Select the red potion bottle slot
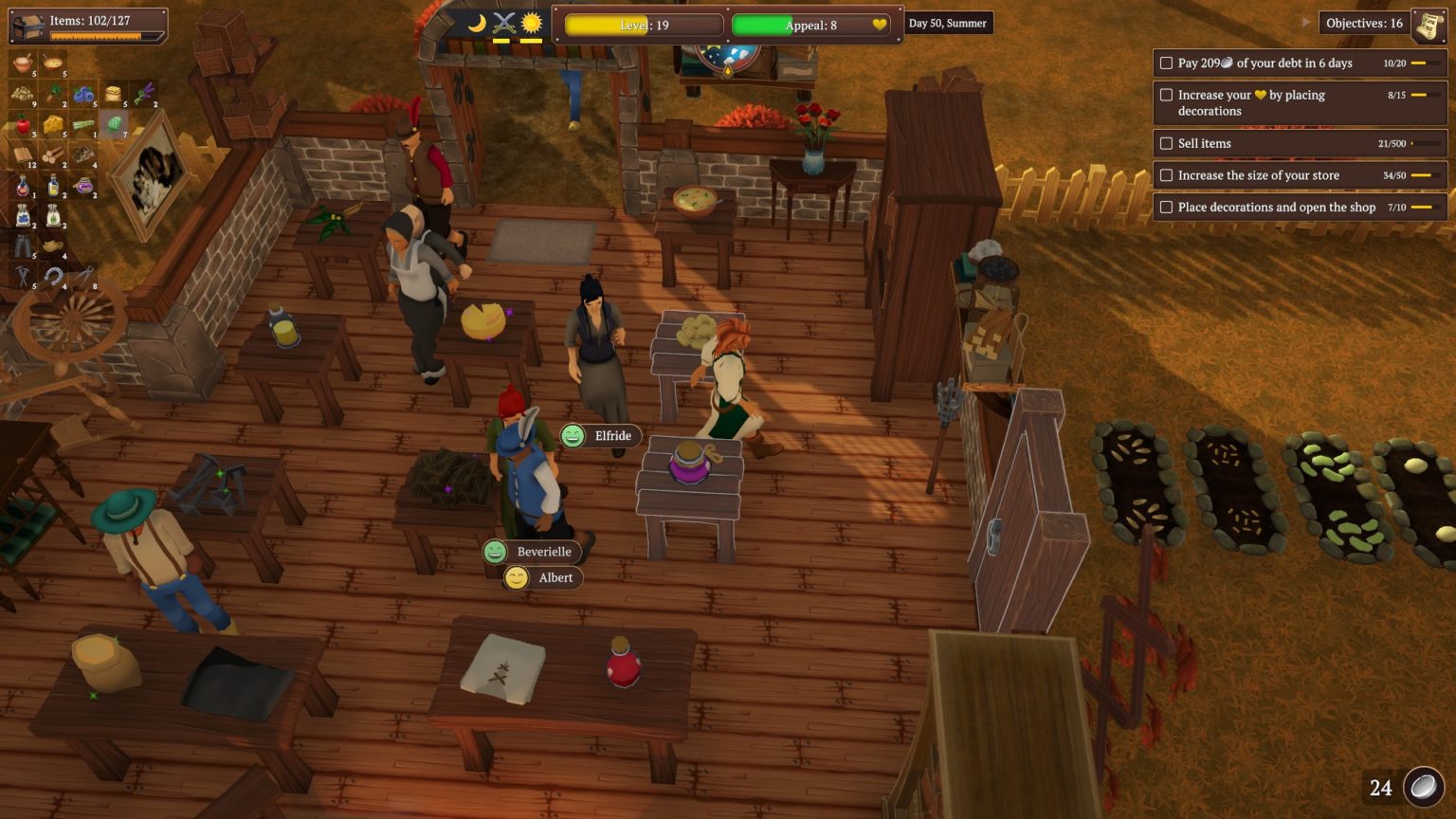The height and width of the screenshot is (819, 1456). (x=23, y=186)
